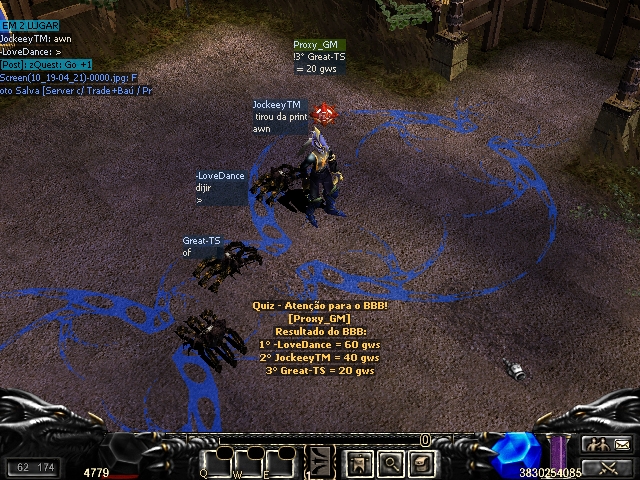Viewport: 640px width, 480px height.
Task: Click the magnifying glass button
Action: pyautogui.click(x=390, y=463)
